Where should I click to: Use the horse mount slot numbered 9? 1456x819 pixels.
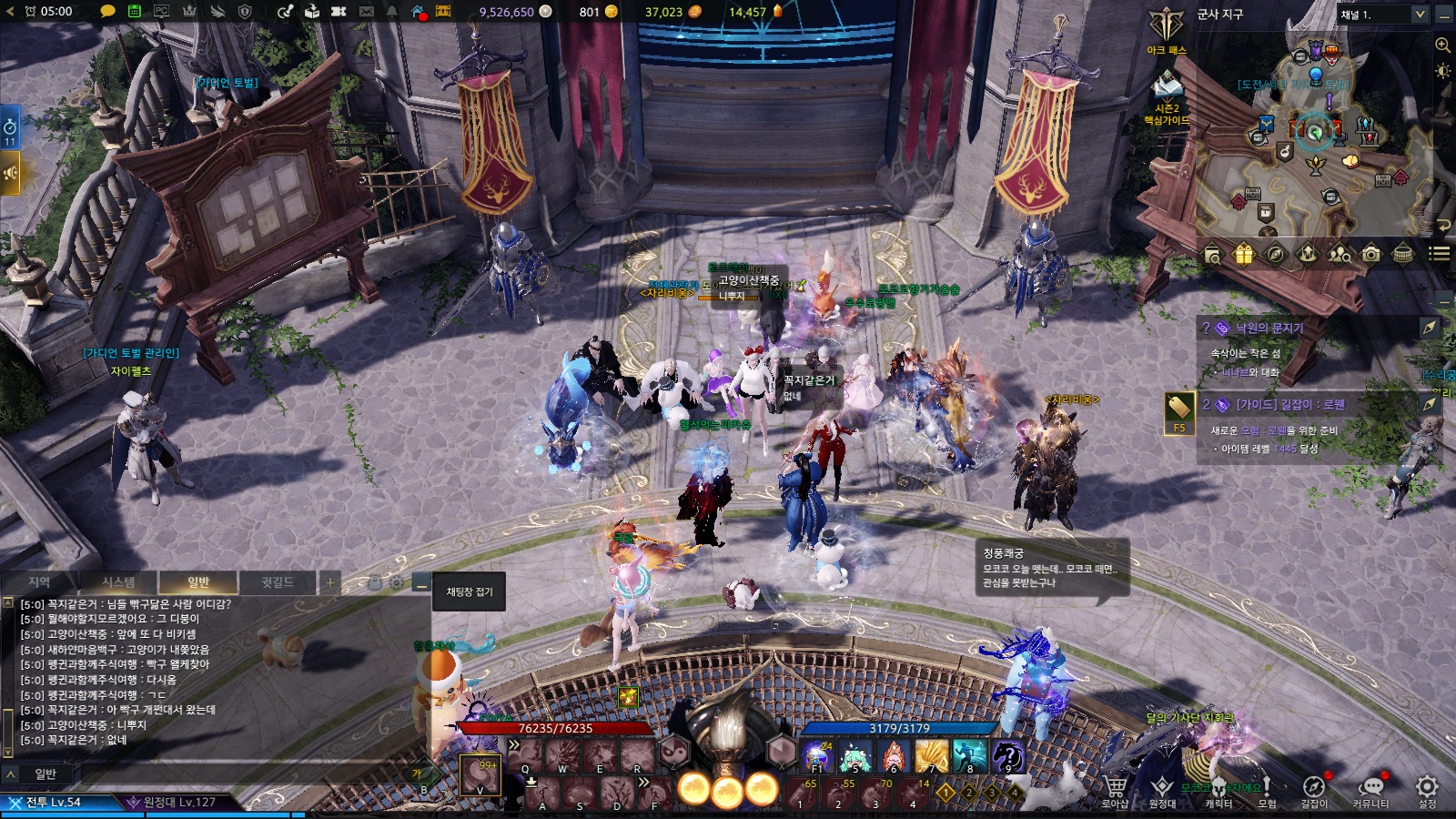click(x=1007, y=756)
